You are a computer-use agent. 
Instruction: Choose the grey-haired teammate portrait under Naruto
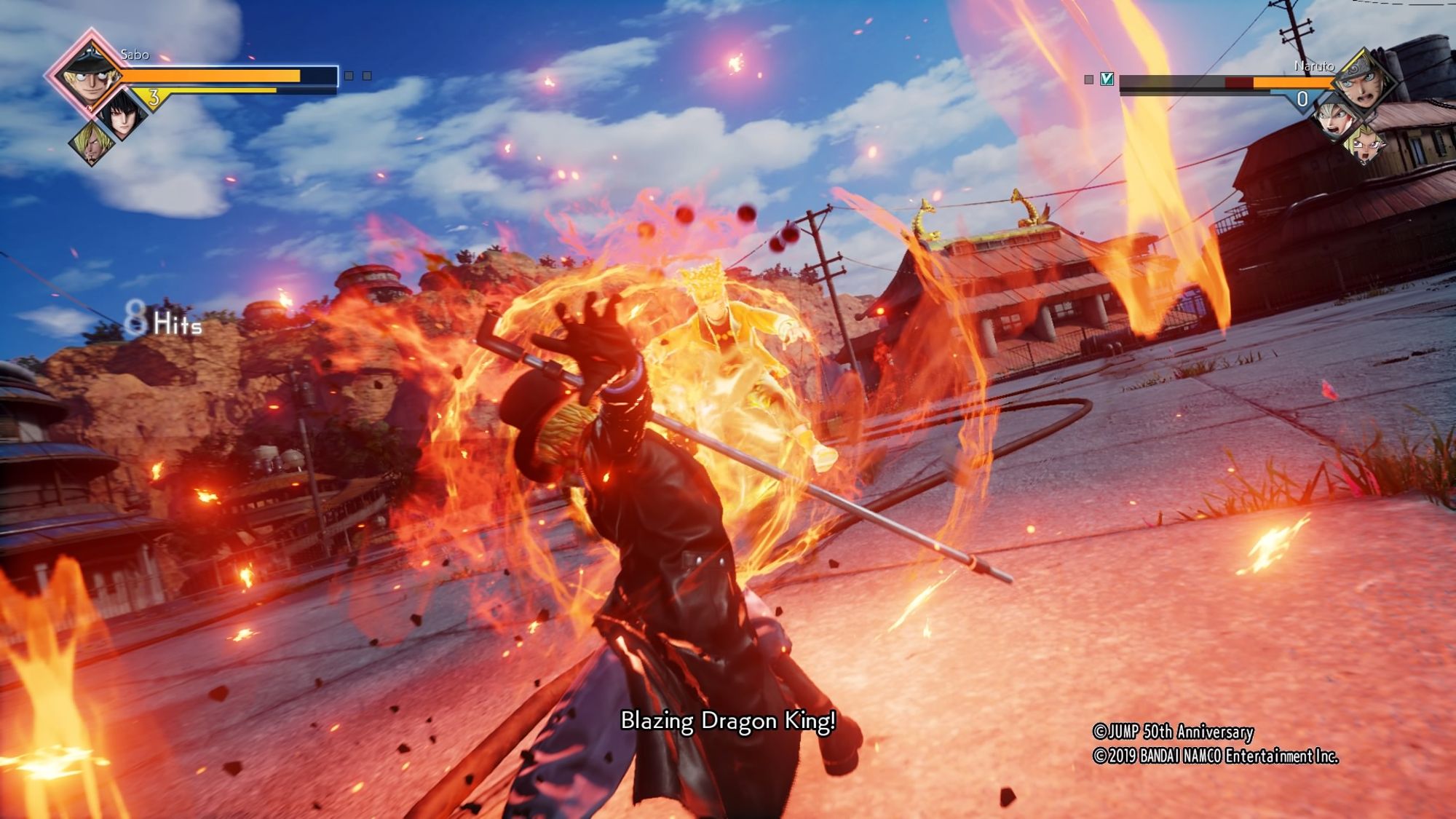pyautogui.click(x=1335, y=119)
